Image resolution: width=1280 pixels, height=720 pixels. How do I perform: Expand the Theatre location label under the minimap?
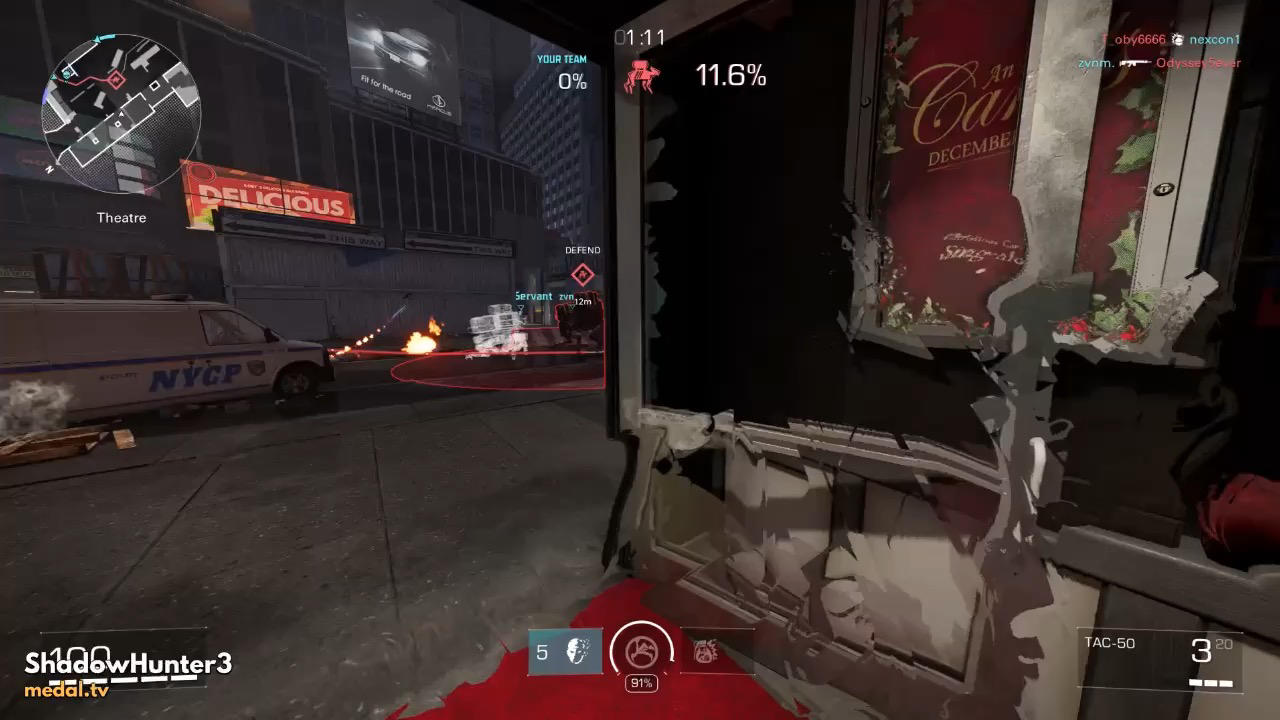click(x=120, y=217)
